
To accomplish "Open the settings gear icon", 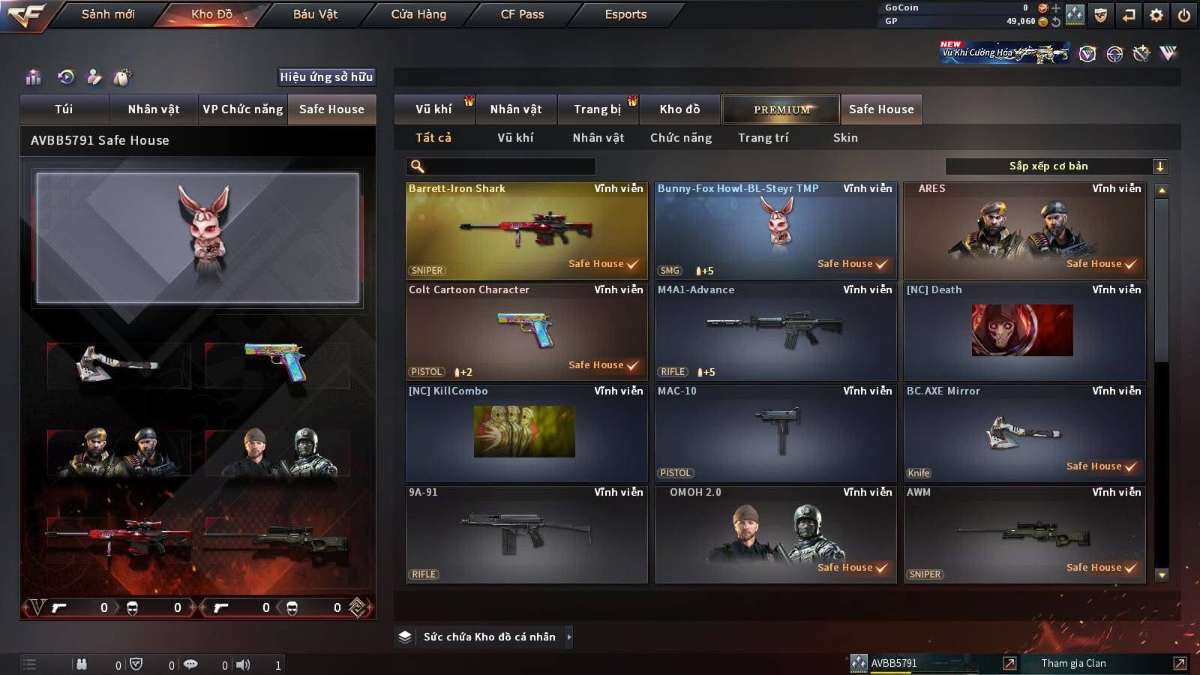I will click(1157, 15).
